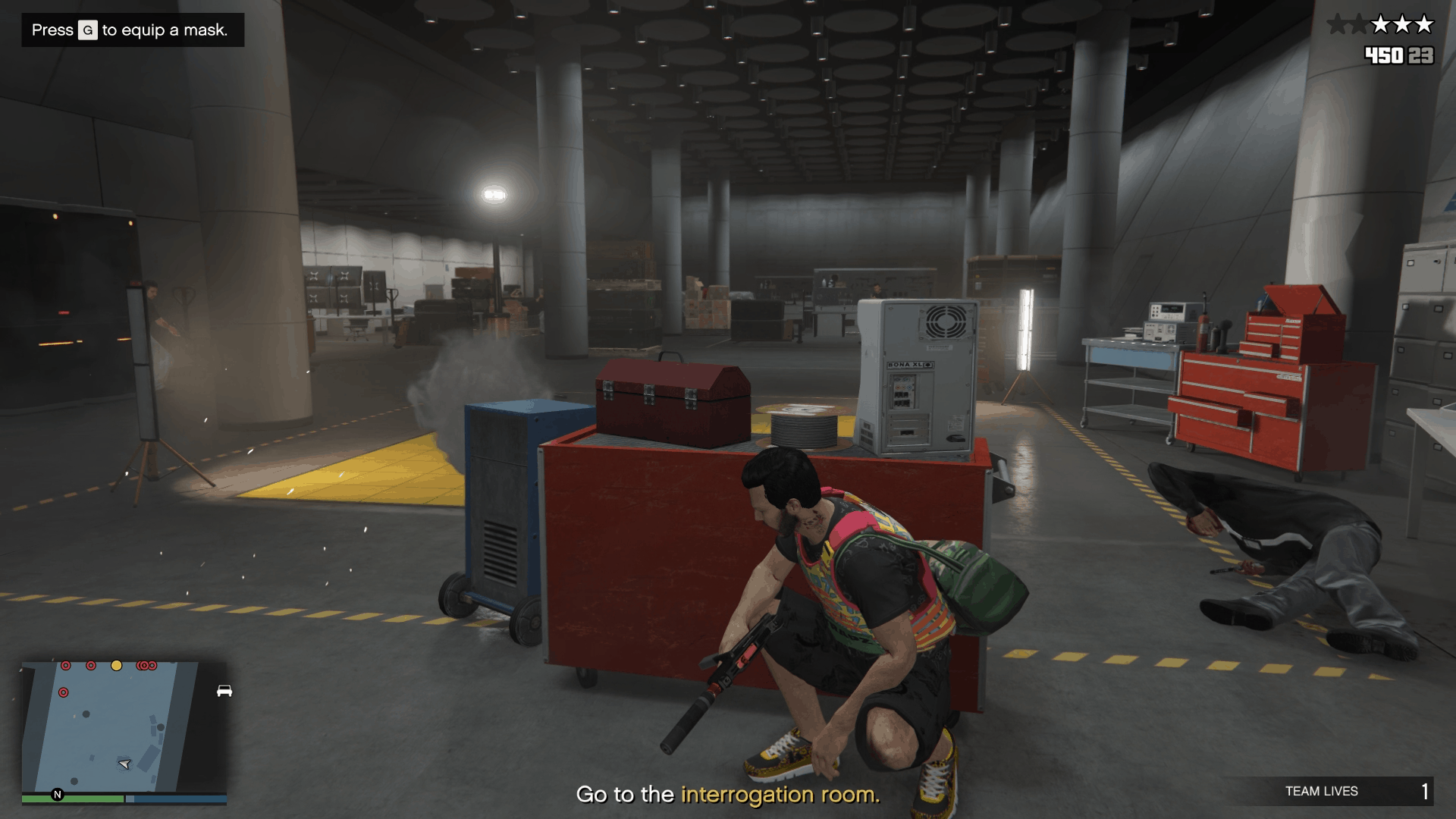Image resolution: width=1456 pixels, height=819 pixels.
Task: Toggle the first dimmed wanted star
Action: 1338,24
